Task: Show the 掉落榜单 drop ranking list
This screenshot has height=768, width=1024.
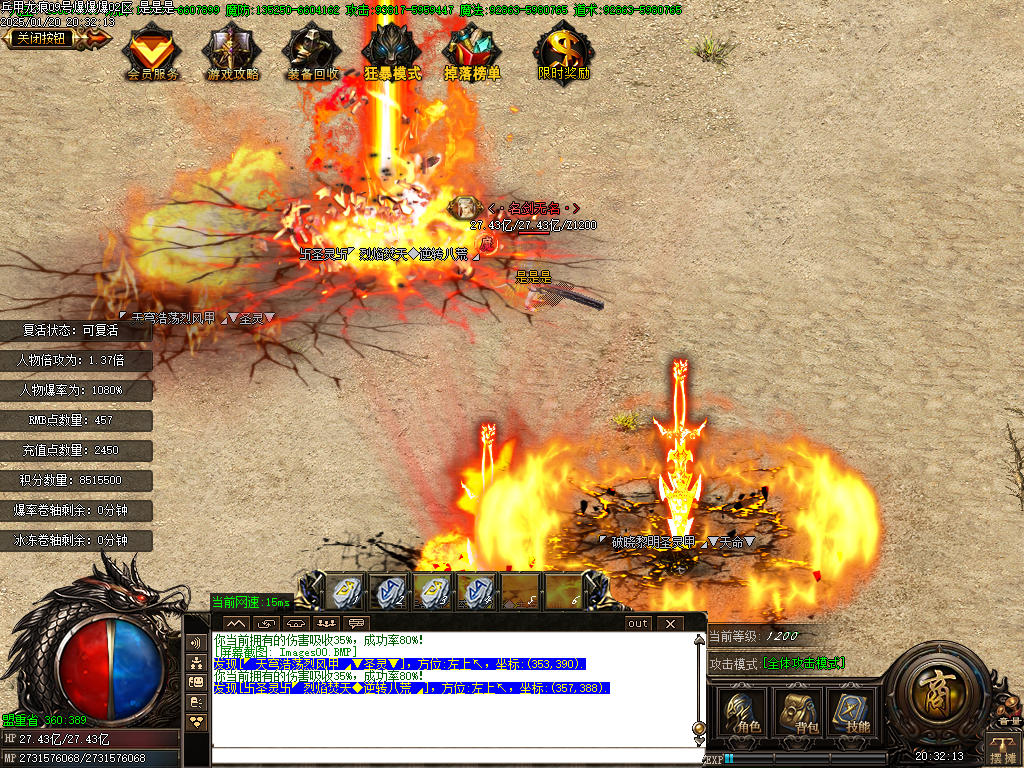Action: point(472,52)
